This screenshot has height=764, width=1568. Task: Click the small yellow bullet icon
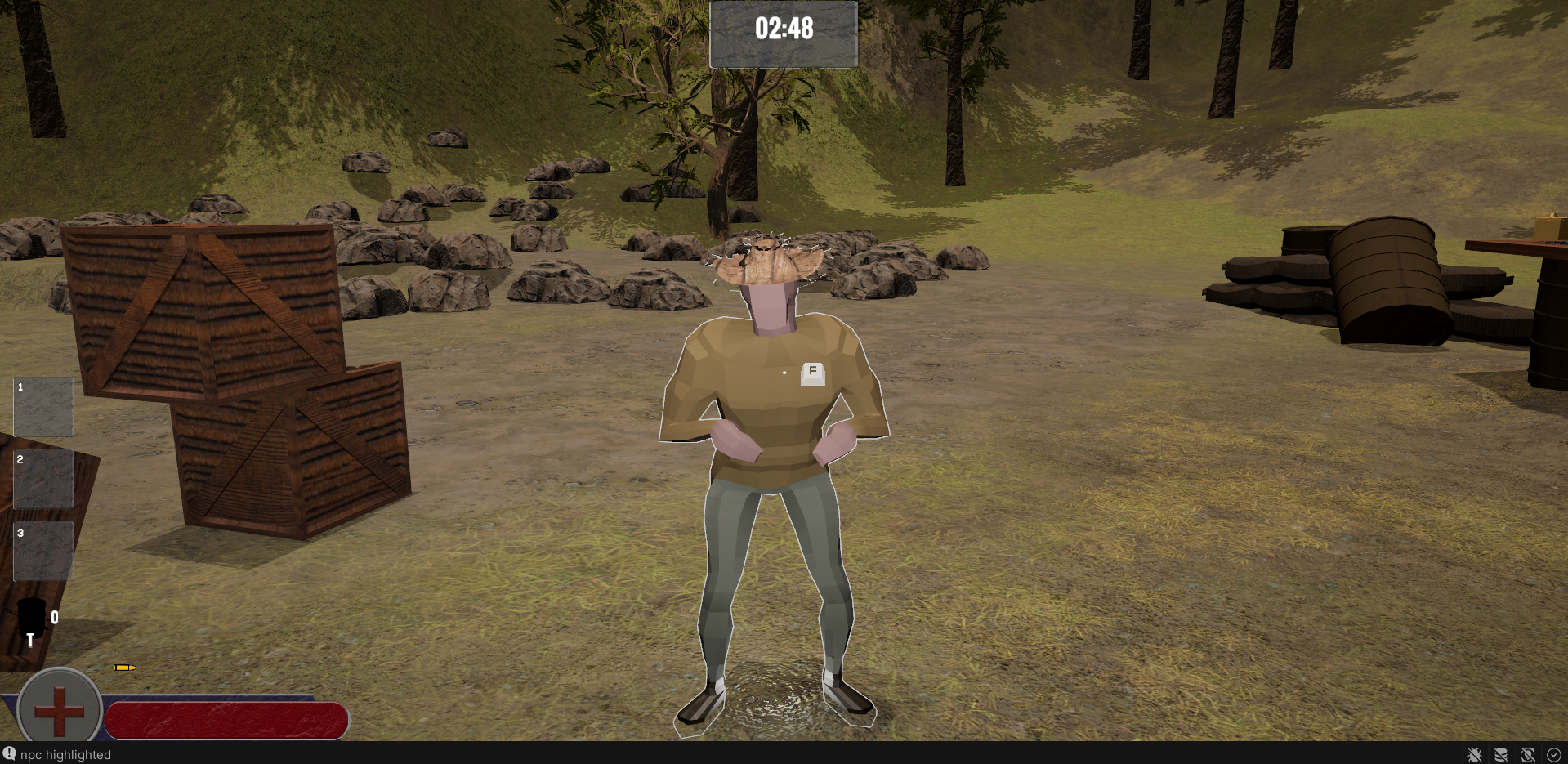point(123,668)
